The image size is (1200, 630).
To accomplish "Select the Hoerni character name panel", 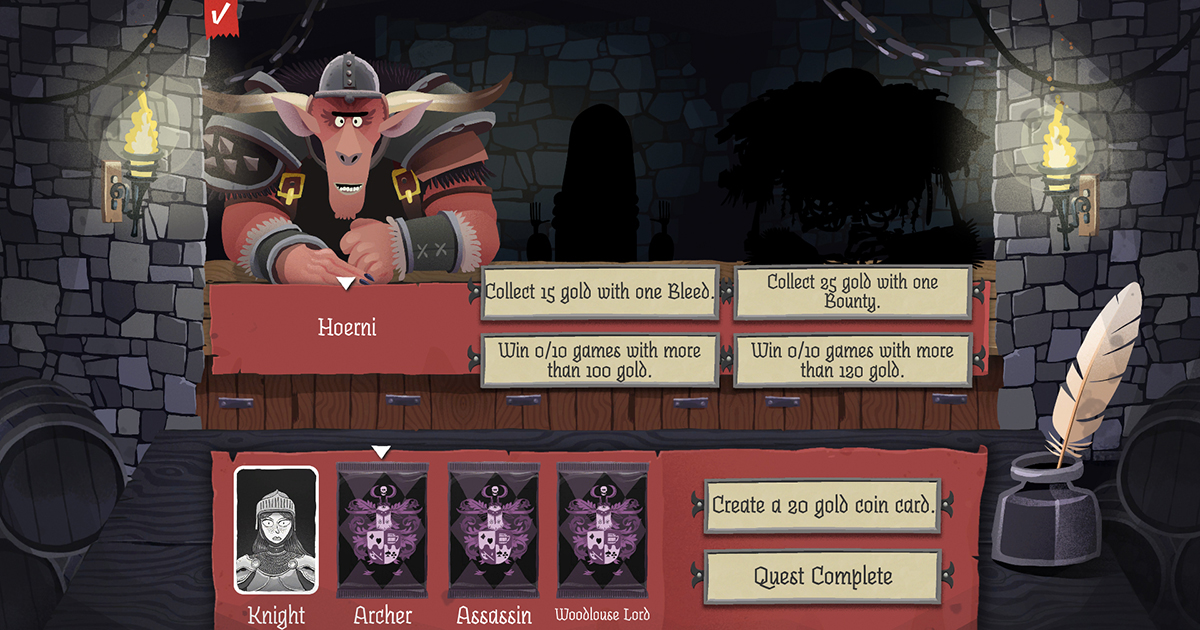I will pos(347,327).
